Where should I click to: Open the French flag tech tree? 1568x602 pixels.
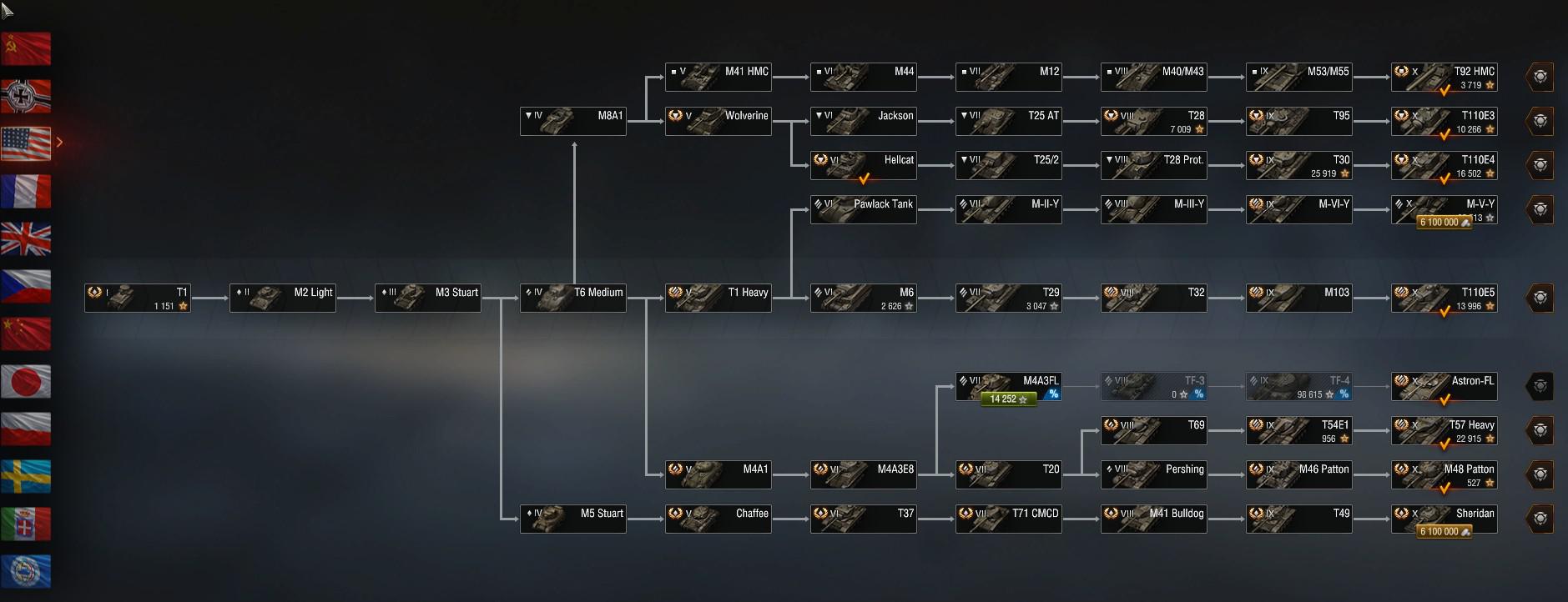tap(26, 192)
